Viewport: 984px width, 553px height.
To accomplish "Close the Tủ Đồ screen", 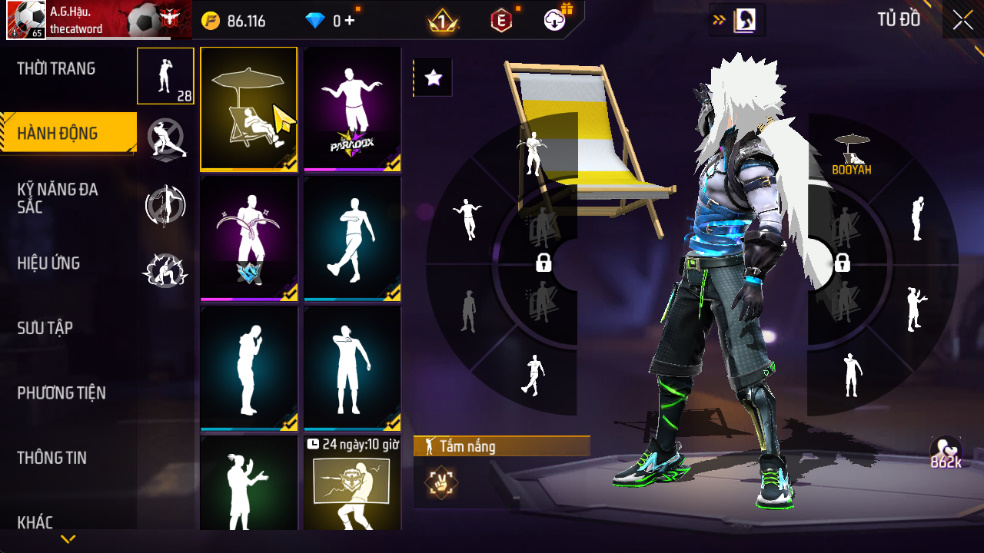I will tap(962, 20).
